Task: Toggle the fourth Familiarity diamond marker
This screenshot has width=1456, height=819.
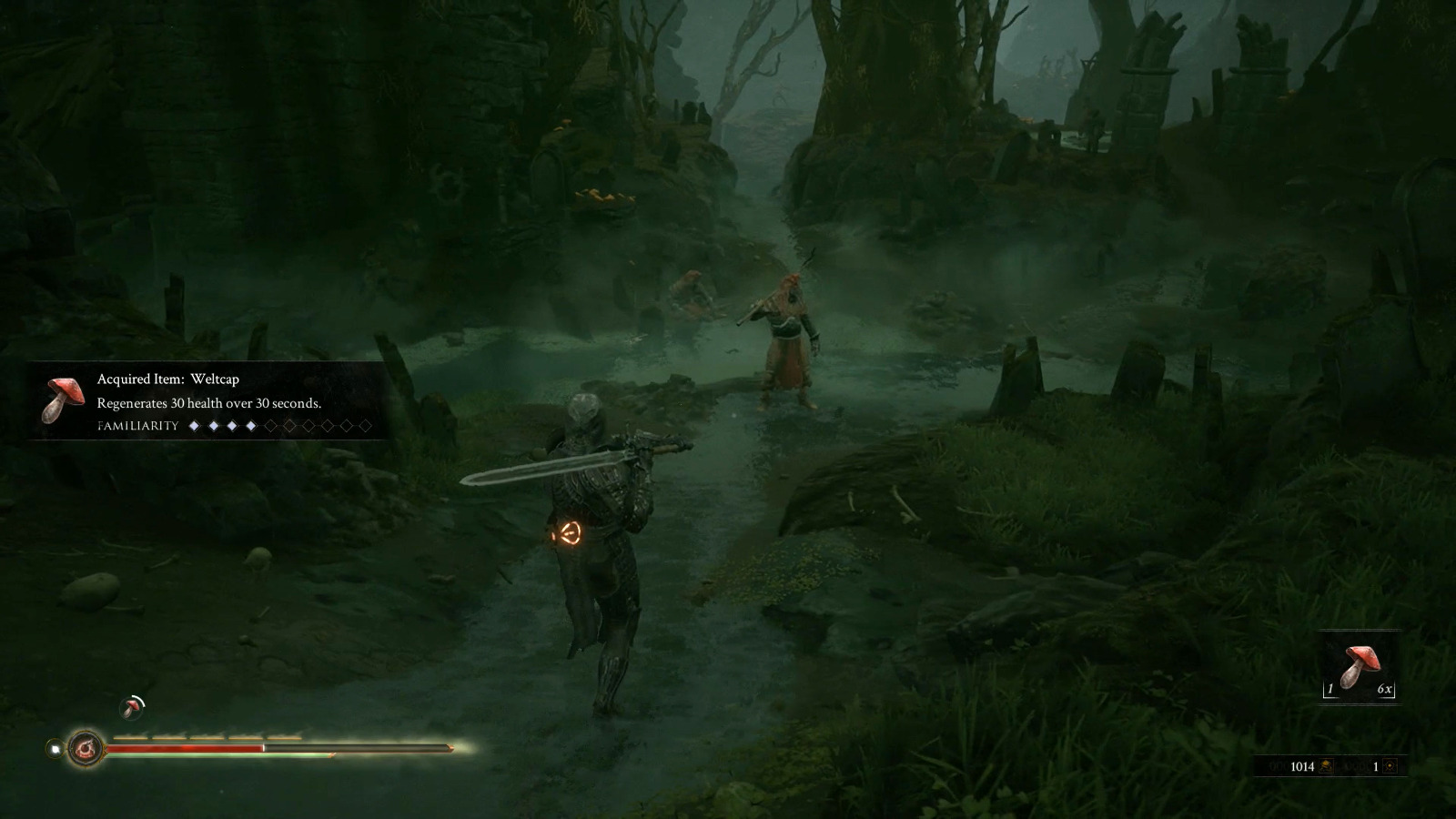Action: [251, 425]
